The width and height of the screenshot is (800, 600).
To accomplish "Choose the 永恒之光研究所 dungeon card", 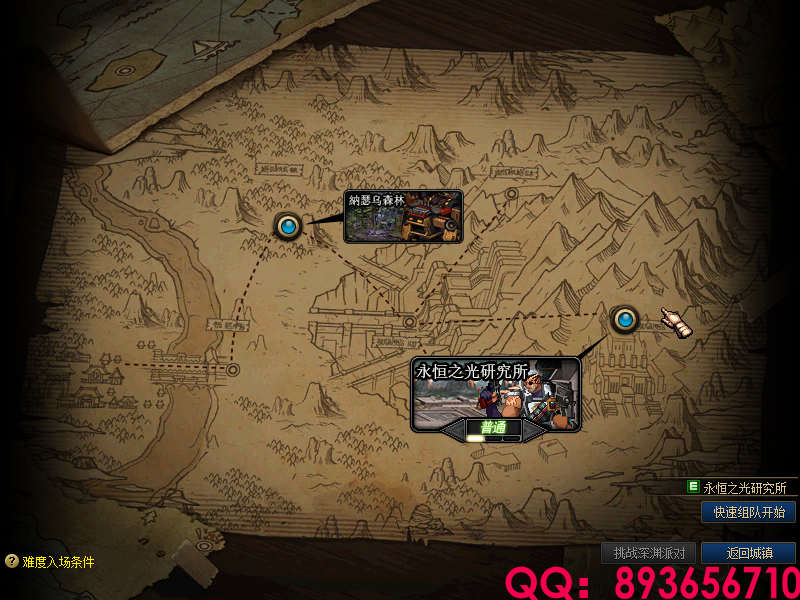I will [495, 390].
